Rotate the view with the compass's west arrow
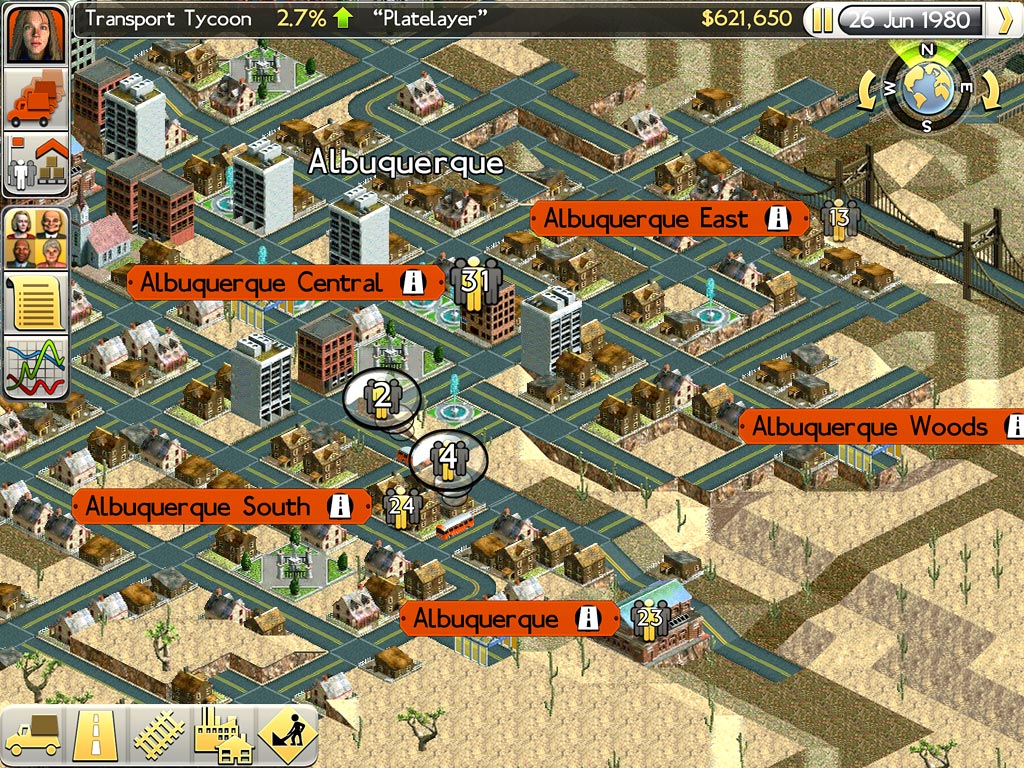The image size is (1024, 768). point(869,92)
